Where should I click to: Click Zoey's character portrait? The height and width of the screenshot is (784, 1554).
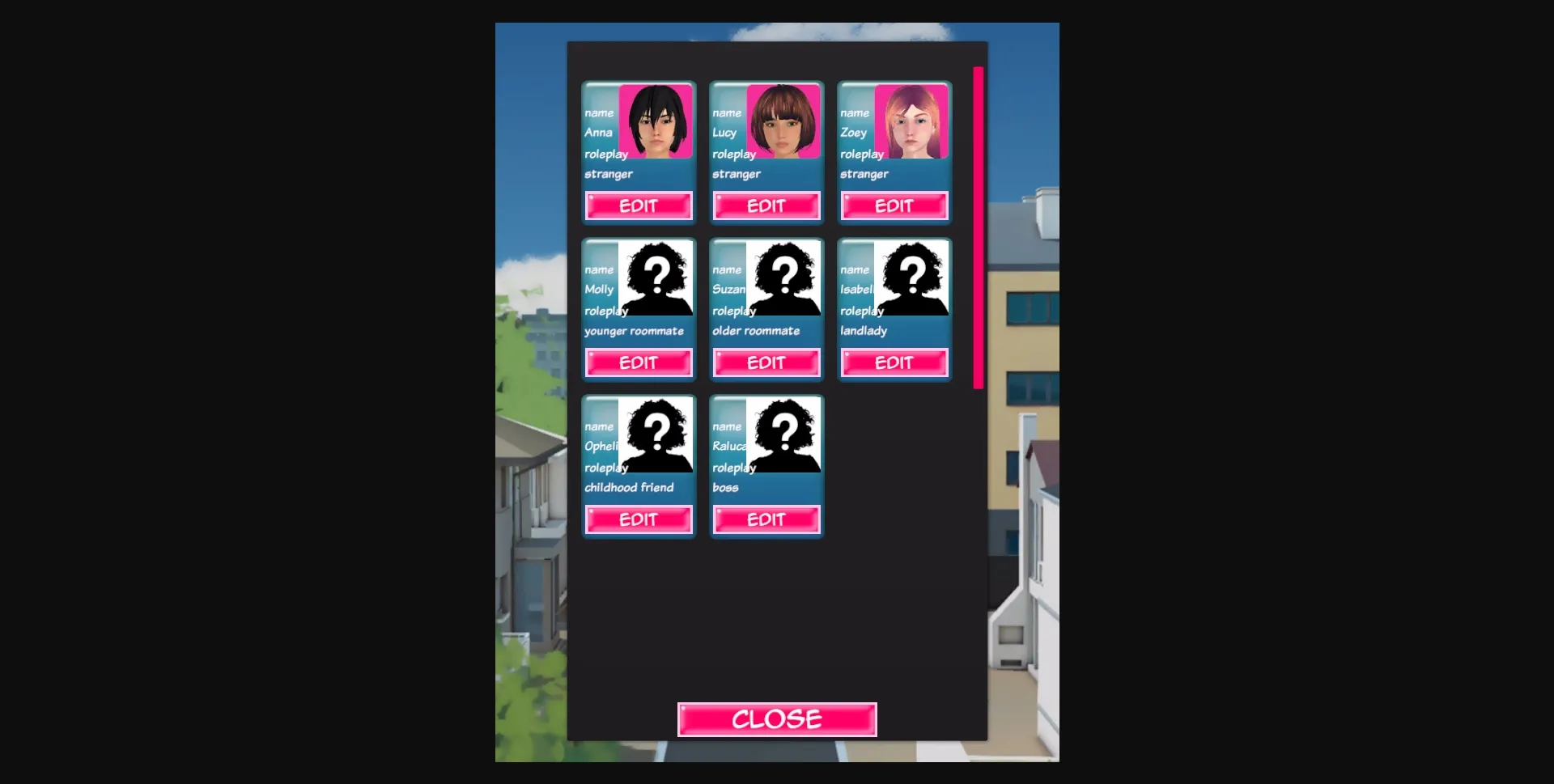click(913, 121)
